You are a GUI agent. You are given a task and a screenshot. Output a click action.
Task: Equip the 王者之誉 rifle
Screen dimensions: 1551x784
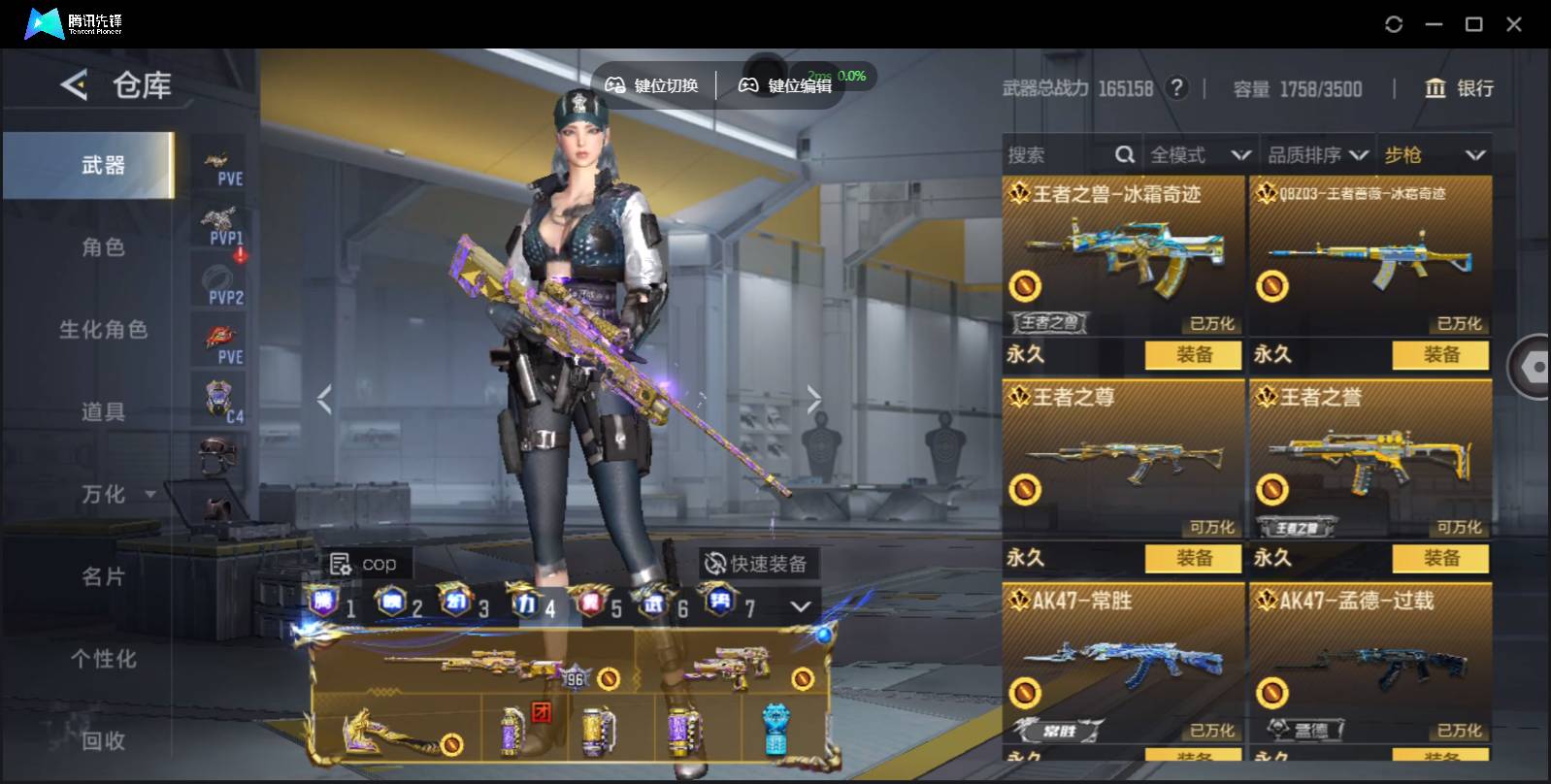point(1440,558)
